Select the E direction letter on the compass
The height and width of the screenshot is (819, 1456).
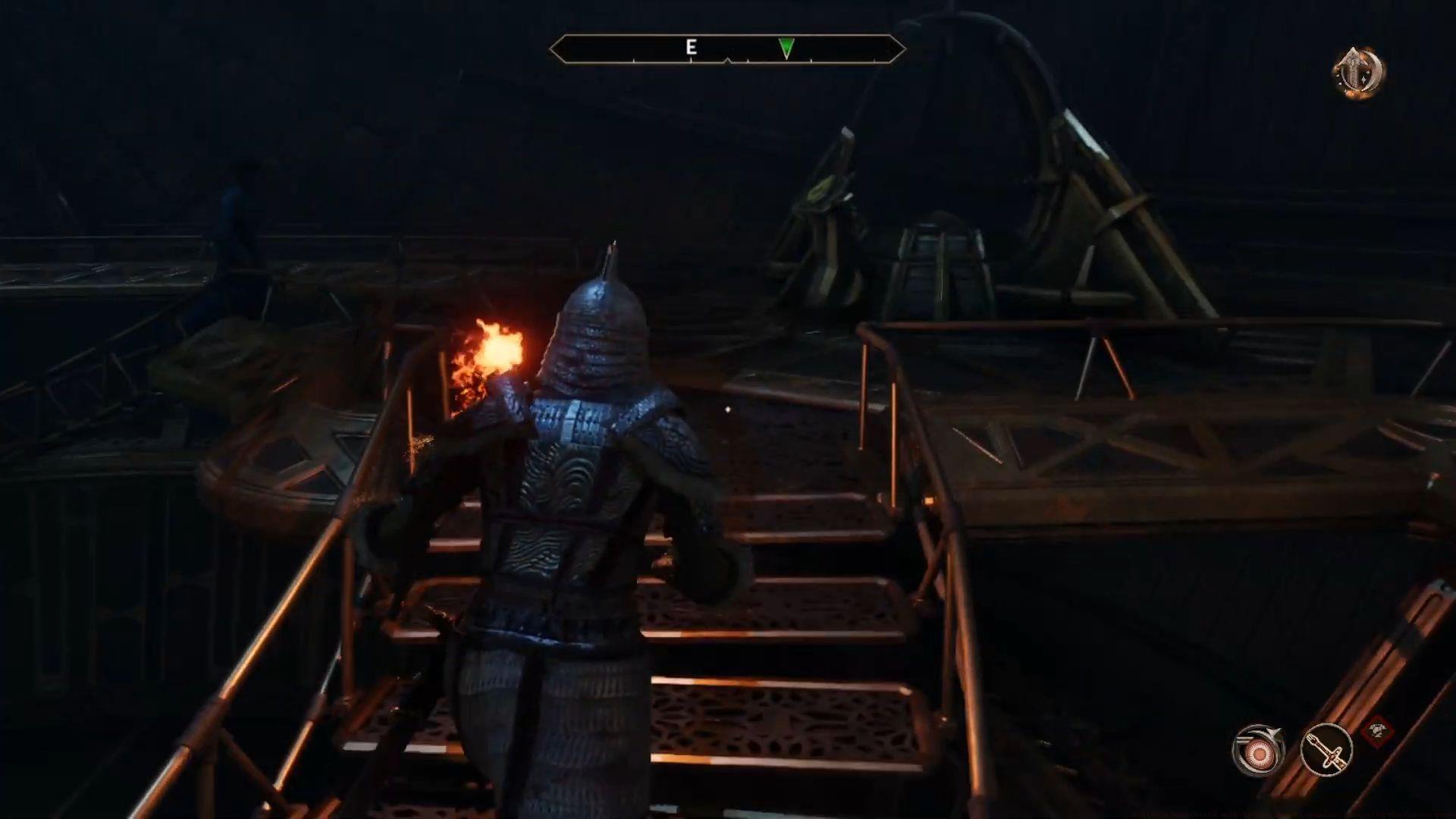[691, 47]
